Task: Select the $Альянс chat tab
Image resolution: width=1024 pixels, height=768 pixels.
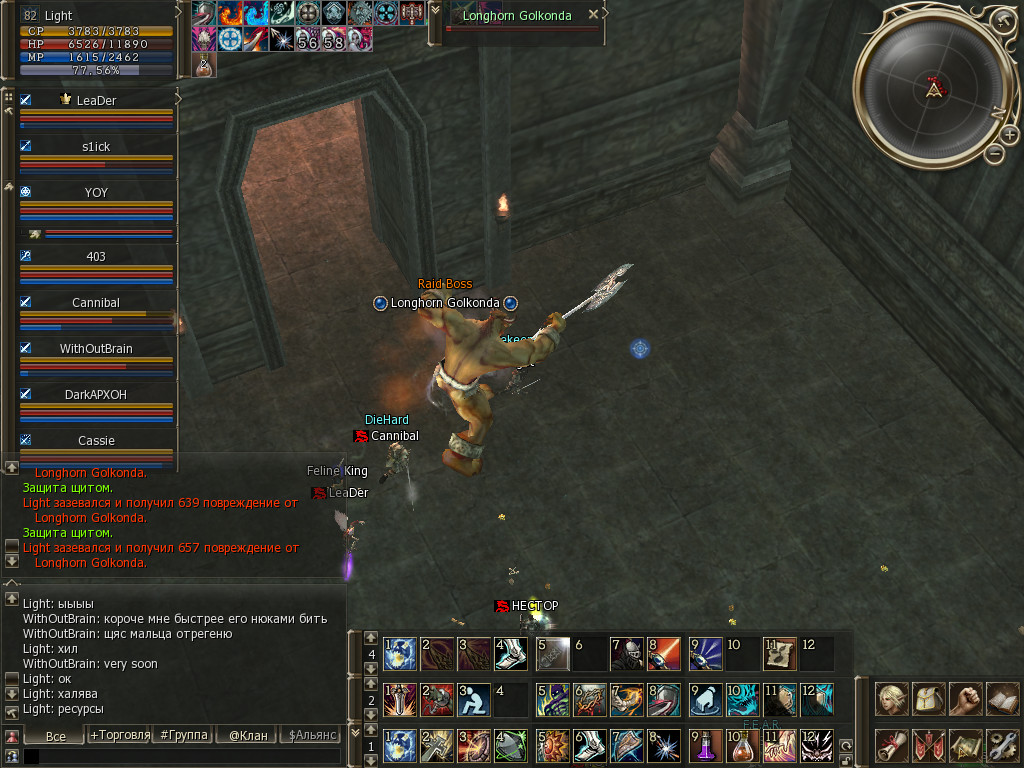Action: coord(311,735)
